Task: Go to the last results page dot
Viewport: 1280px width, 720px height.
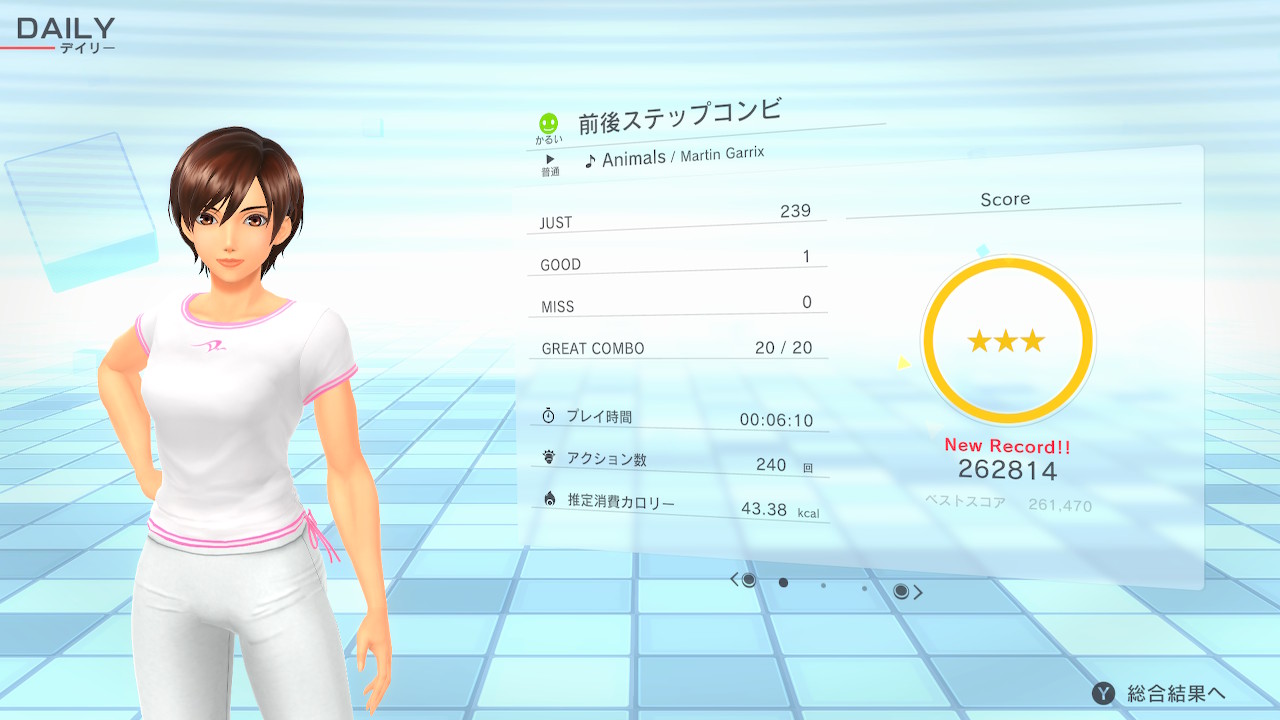Action: 864,589
